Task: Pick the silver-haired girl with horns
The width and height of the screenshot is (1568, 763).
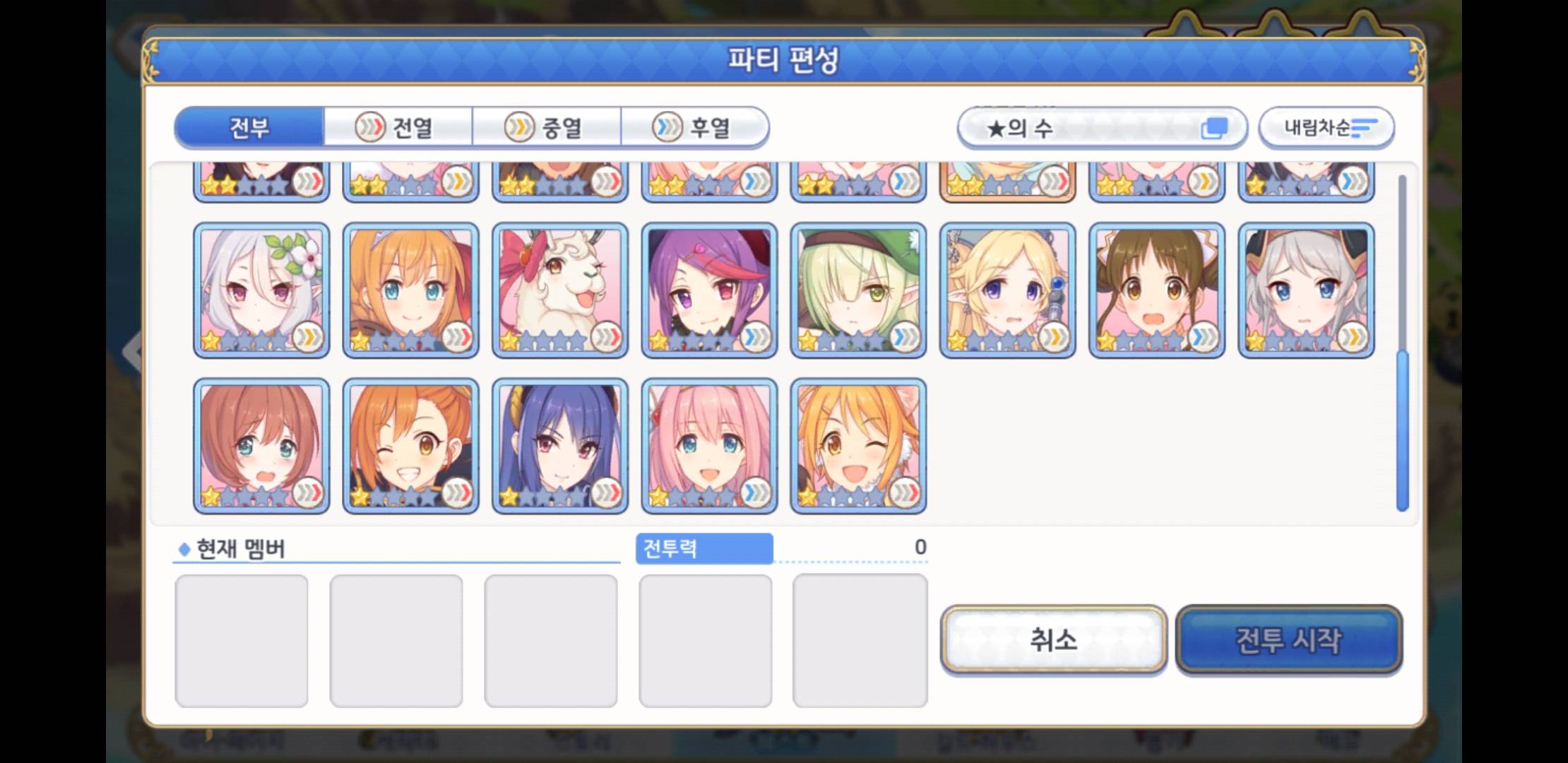Action: click(x=1306, y=290)
